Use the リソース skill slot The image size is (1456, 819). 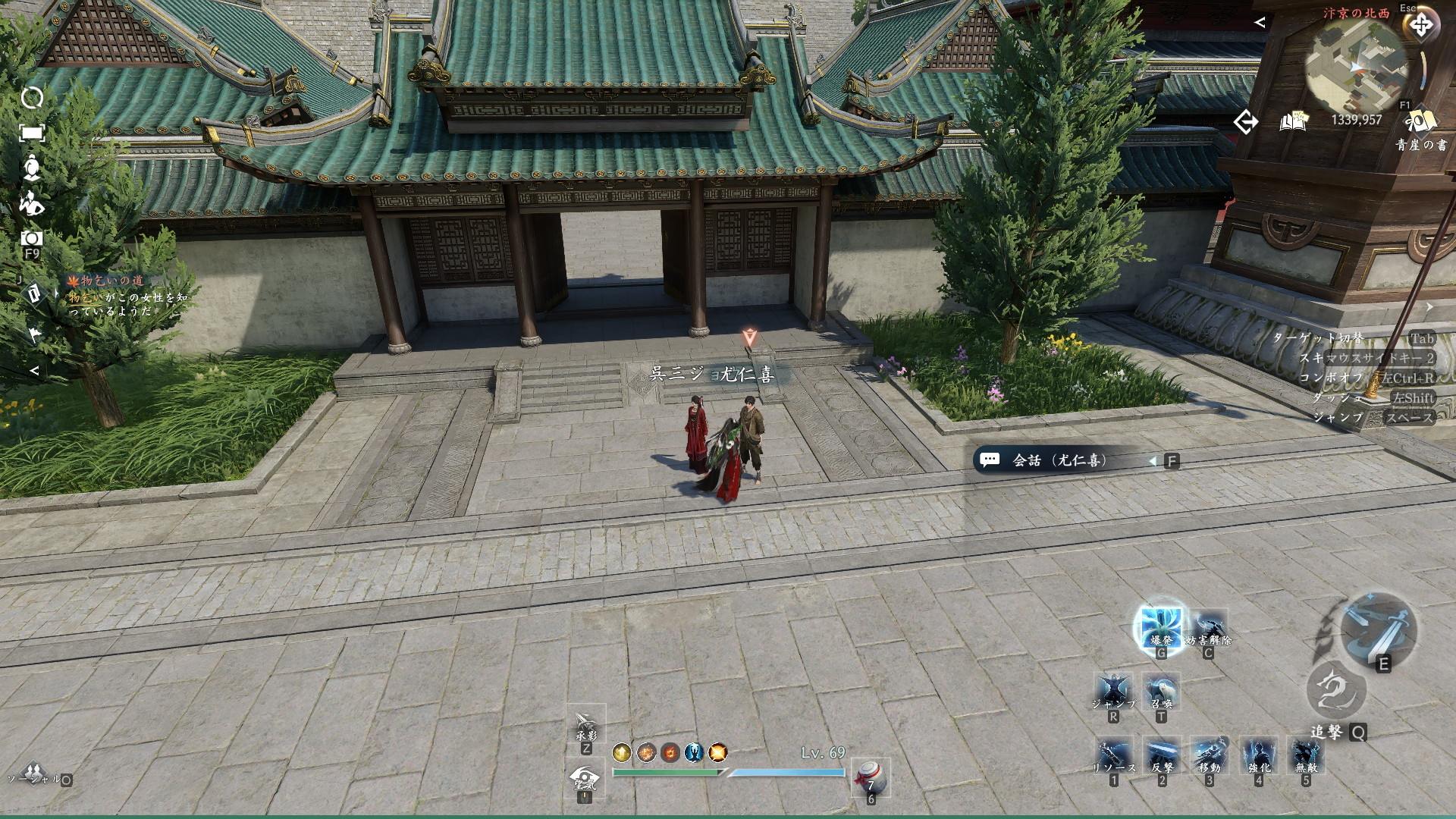(x=1113, y=756)
